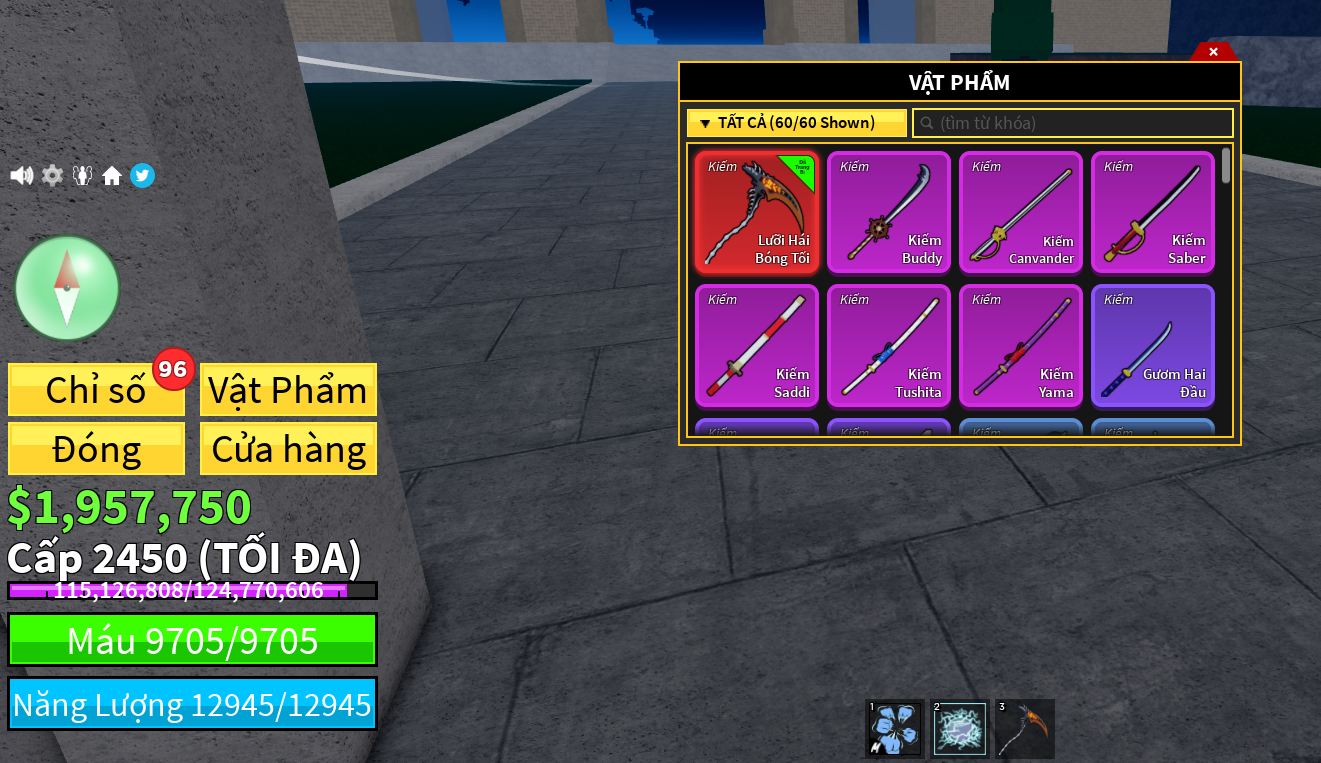Click the Đóng button to close

(95, 448)
